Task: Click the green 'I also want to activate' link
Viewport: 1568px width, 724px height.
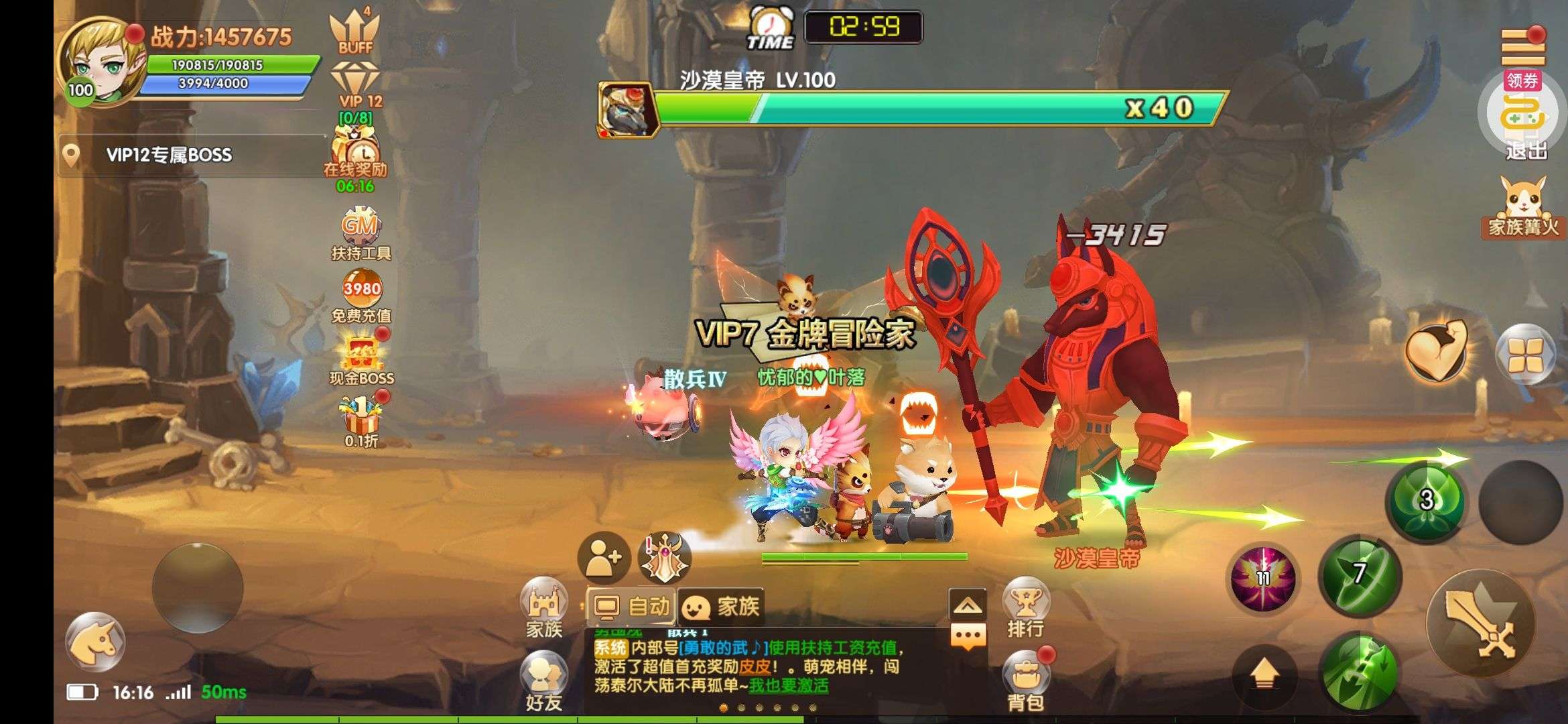Action: 789,686
